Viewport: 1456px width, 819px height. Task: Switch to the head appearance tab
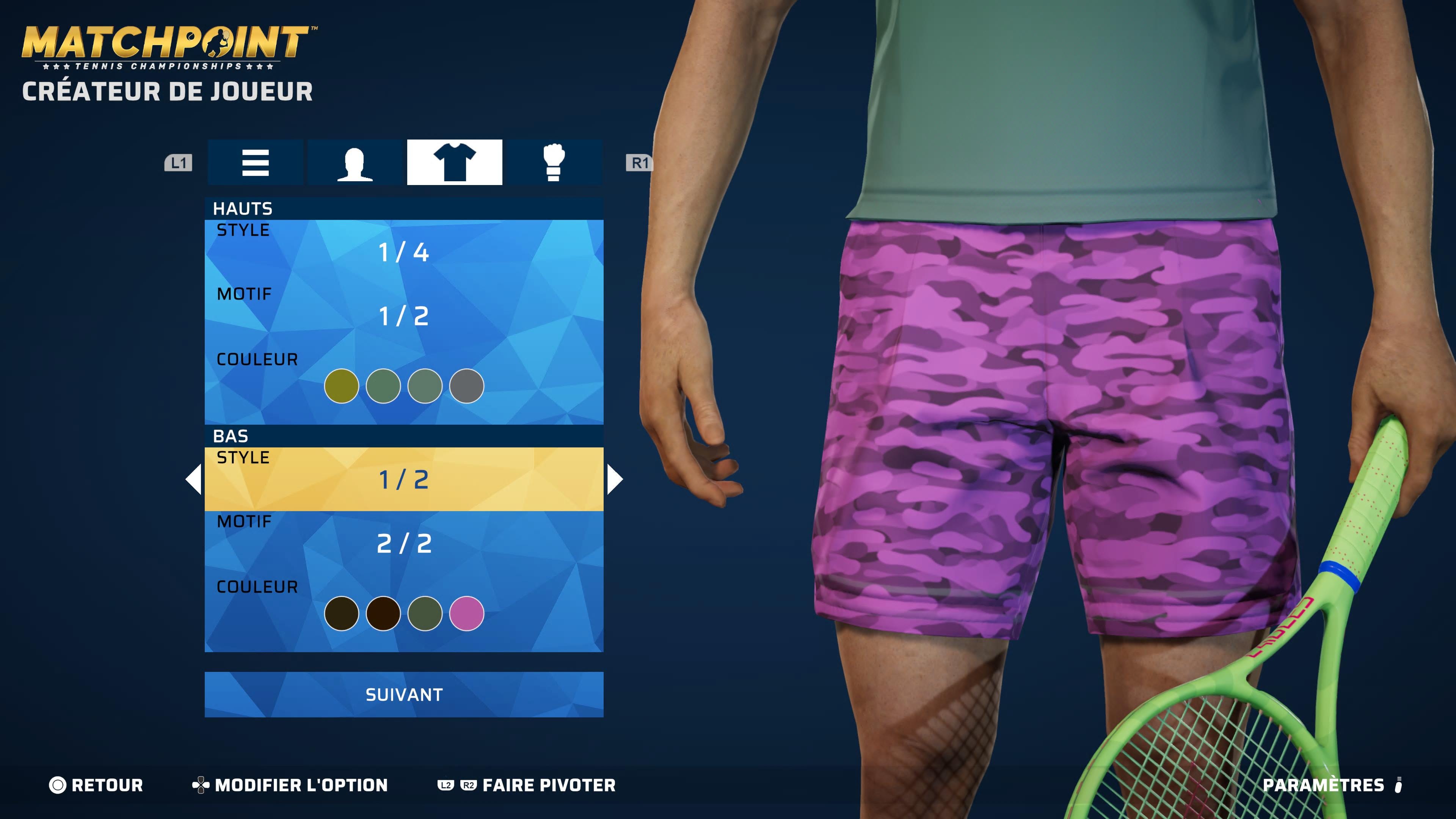(355, 163)
